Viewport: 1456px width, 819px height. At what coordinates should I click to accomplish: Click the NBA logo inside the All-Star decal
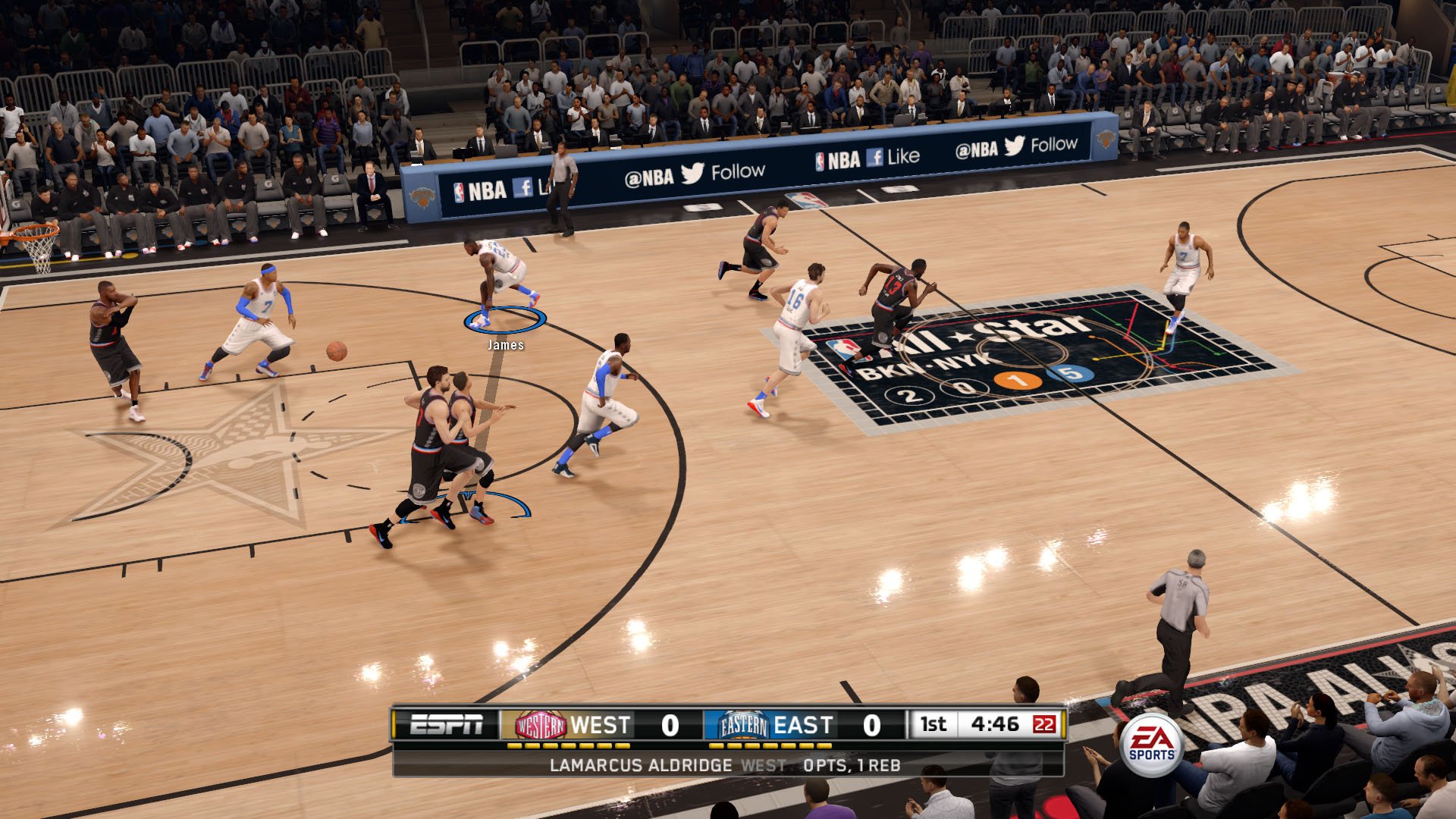coord(844,348)
